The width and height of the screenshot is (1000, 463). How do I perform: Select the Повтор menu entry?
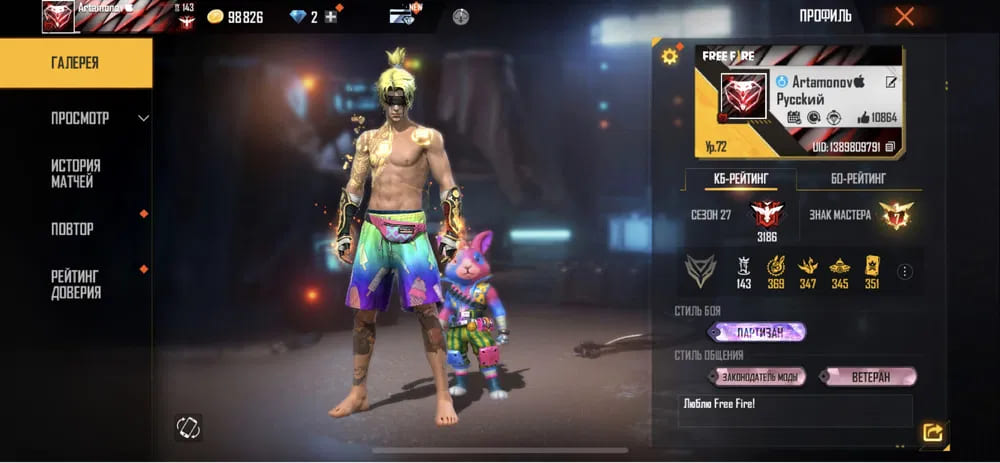click(72, 229)
